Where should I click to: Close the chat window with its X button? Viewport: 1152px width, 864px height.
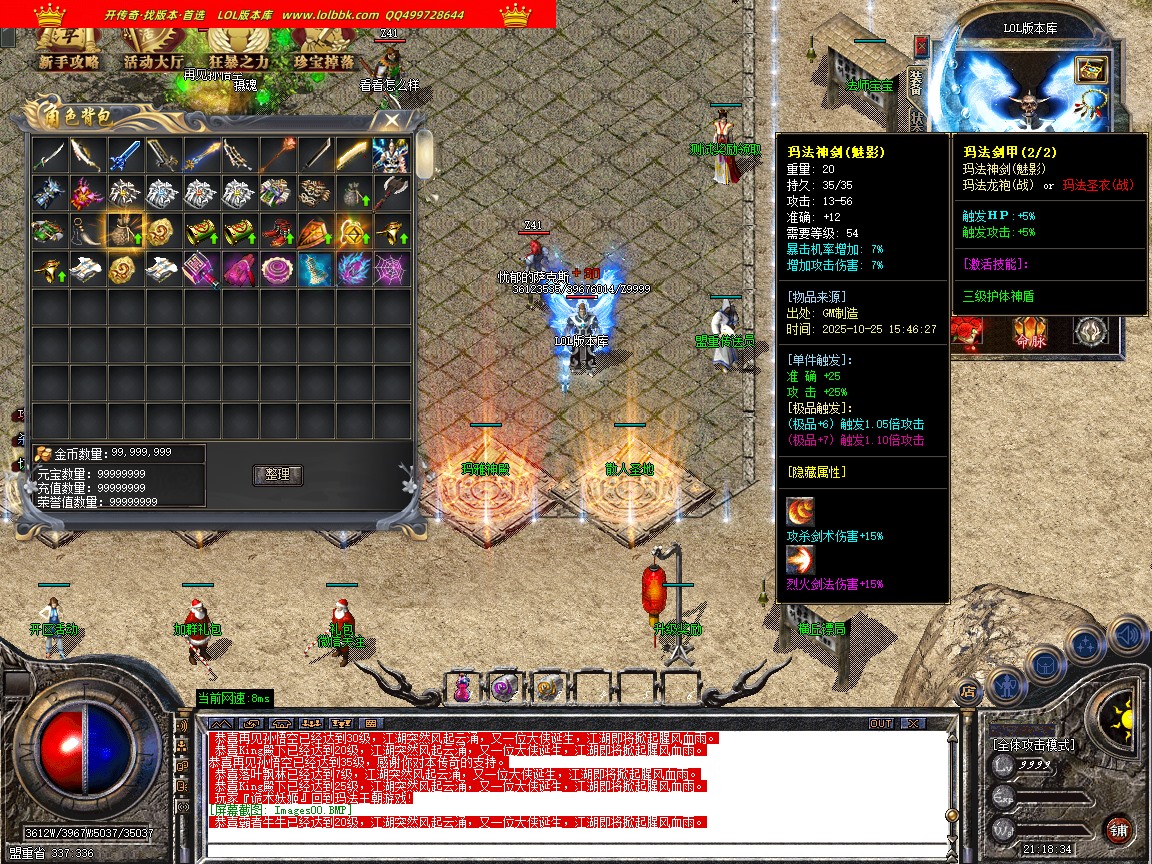pyautogui.click(x=912, y=723)
